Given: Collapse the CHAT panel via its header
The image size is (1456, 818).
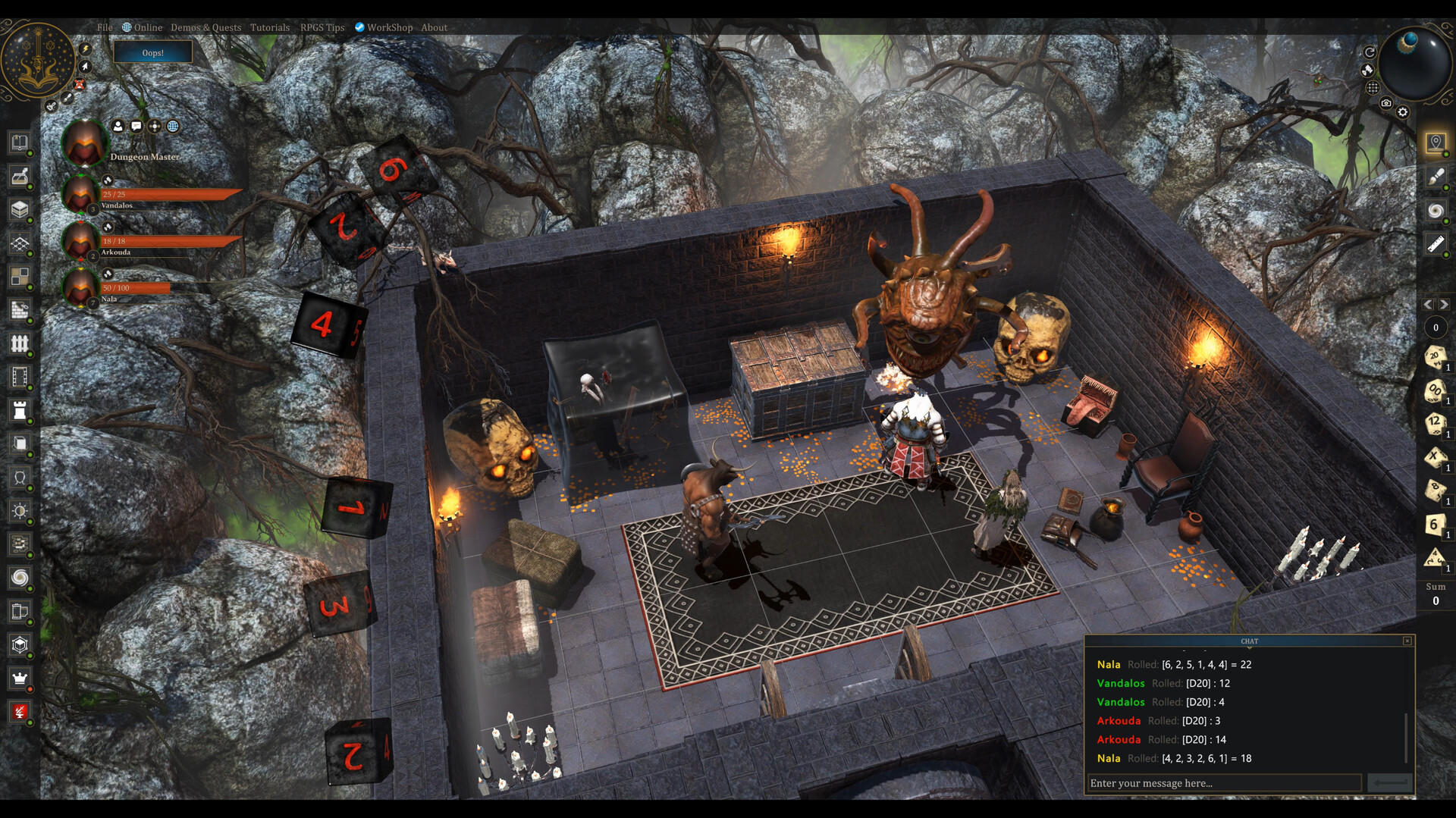Looking at the screenshot, I should [1250, 641].
